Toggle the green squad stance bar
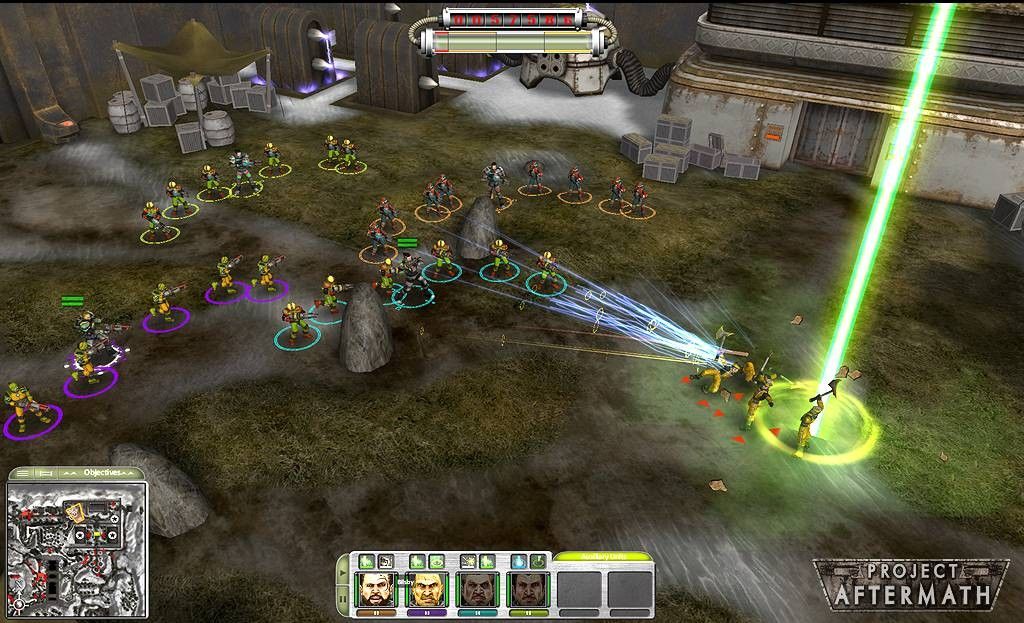 tap(525, 611)
